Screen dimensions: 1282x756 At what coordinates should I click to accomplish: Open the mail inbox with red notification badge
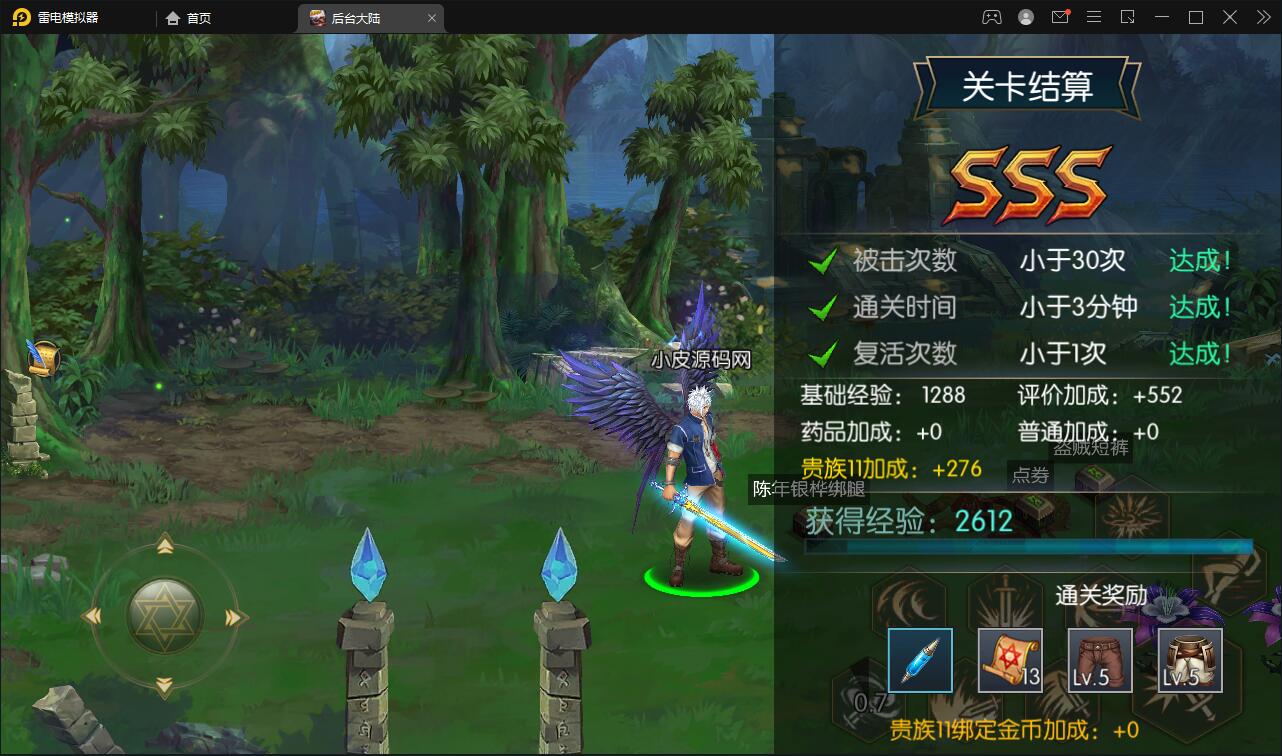[x=1060, y=17]
